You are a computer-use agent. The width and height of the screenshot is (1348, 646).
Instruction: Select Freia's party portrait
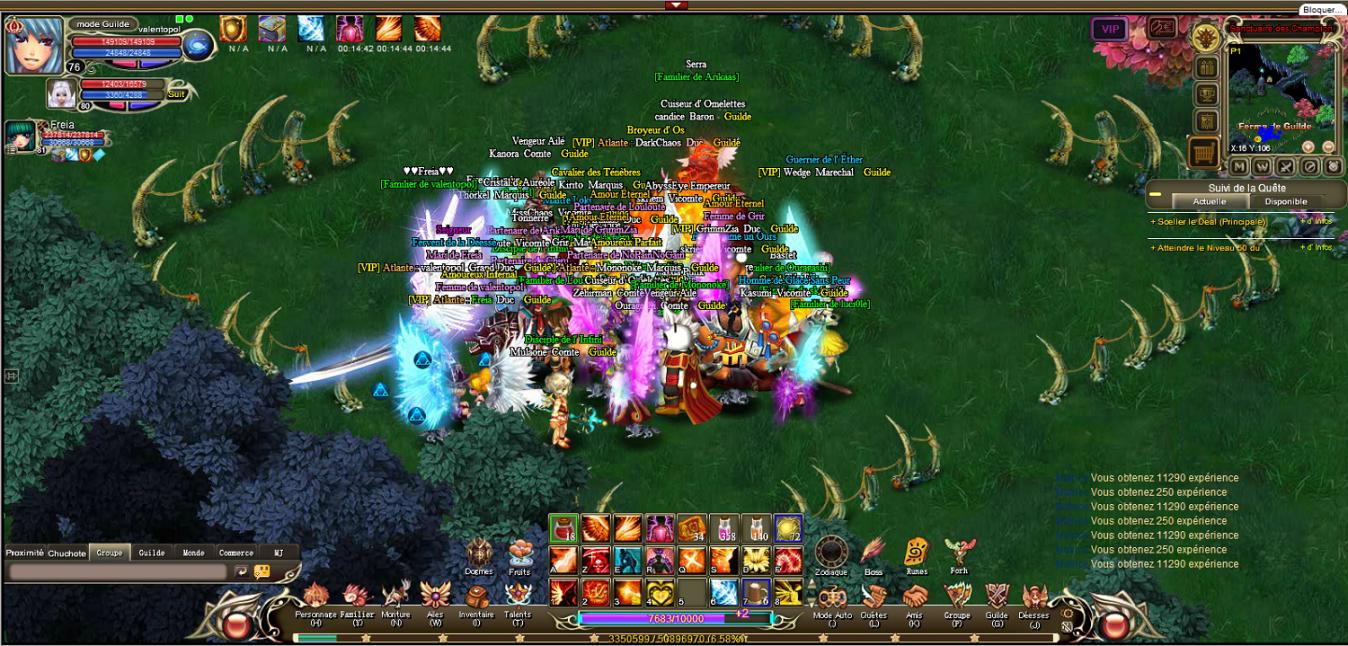click(x=20, y=136)
